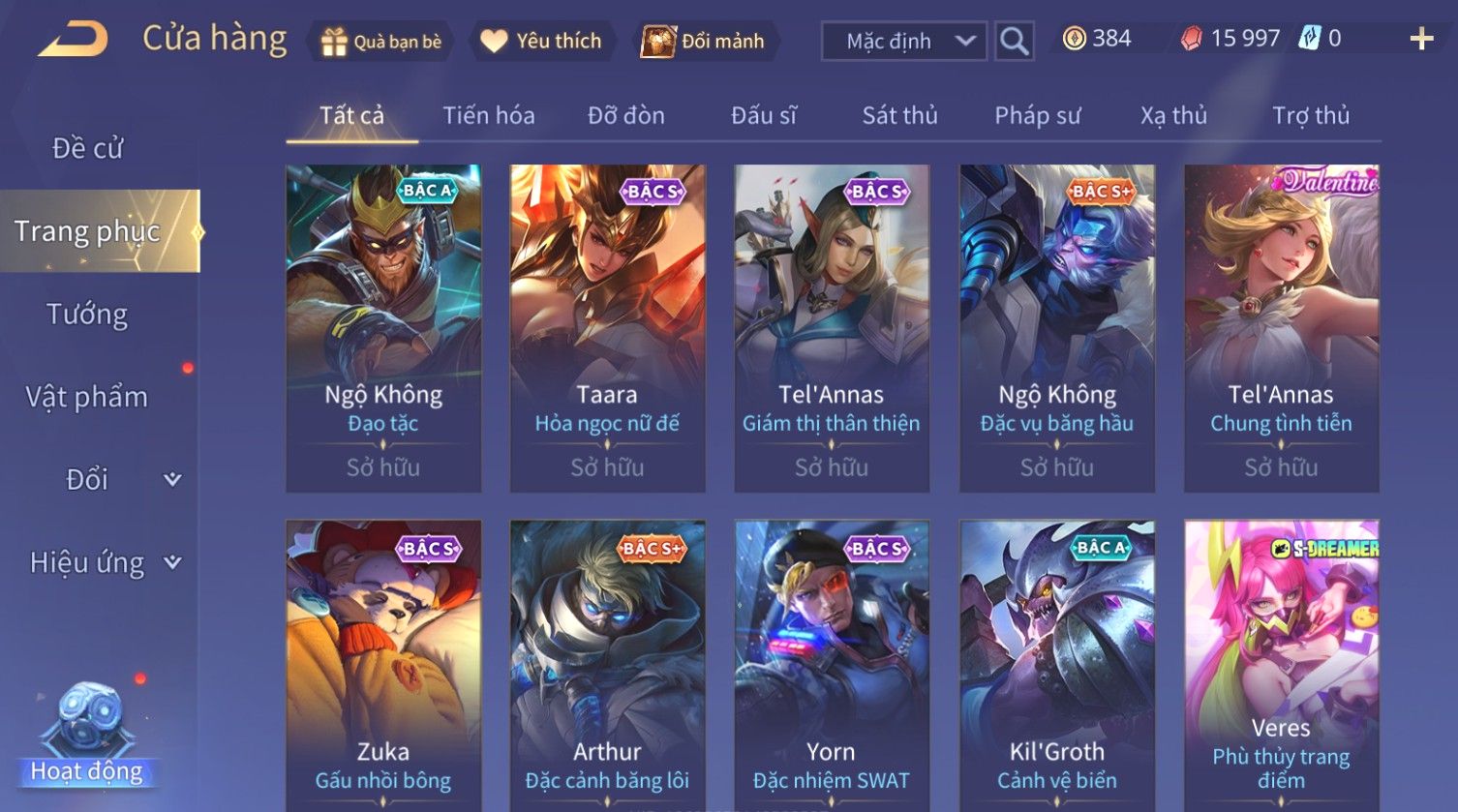Switch to the Tiến hóa tab
This screenshot has width=1458, height=812.
(488, 116)
